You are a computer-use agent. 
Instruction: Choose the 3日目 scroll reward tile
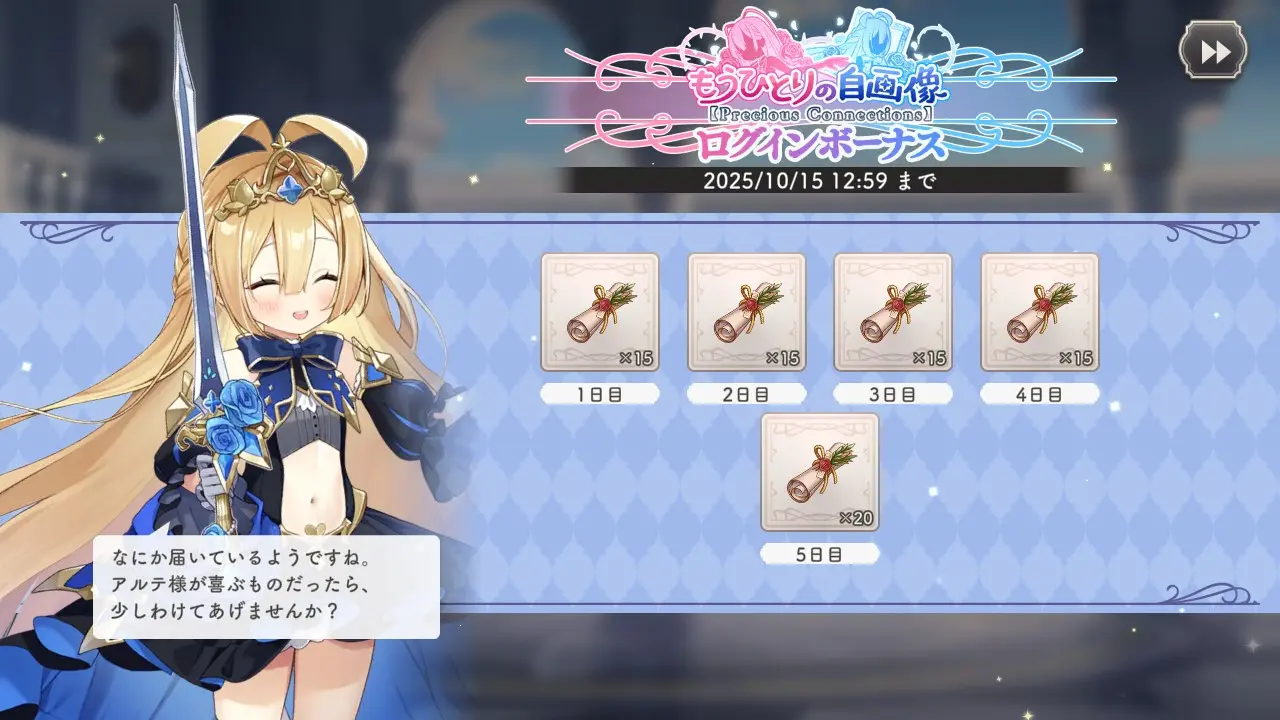[893, 312]
